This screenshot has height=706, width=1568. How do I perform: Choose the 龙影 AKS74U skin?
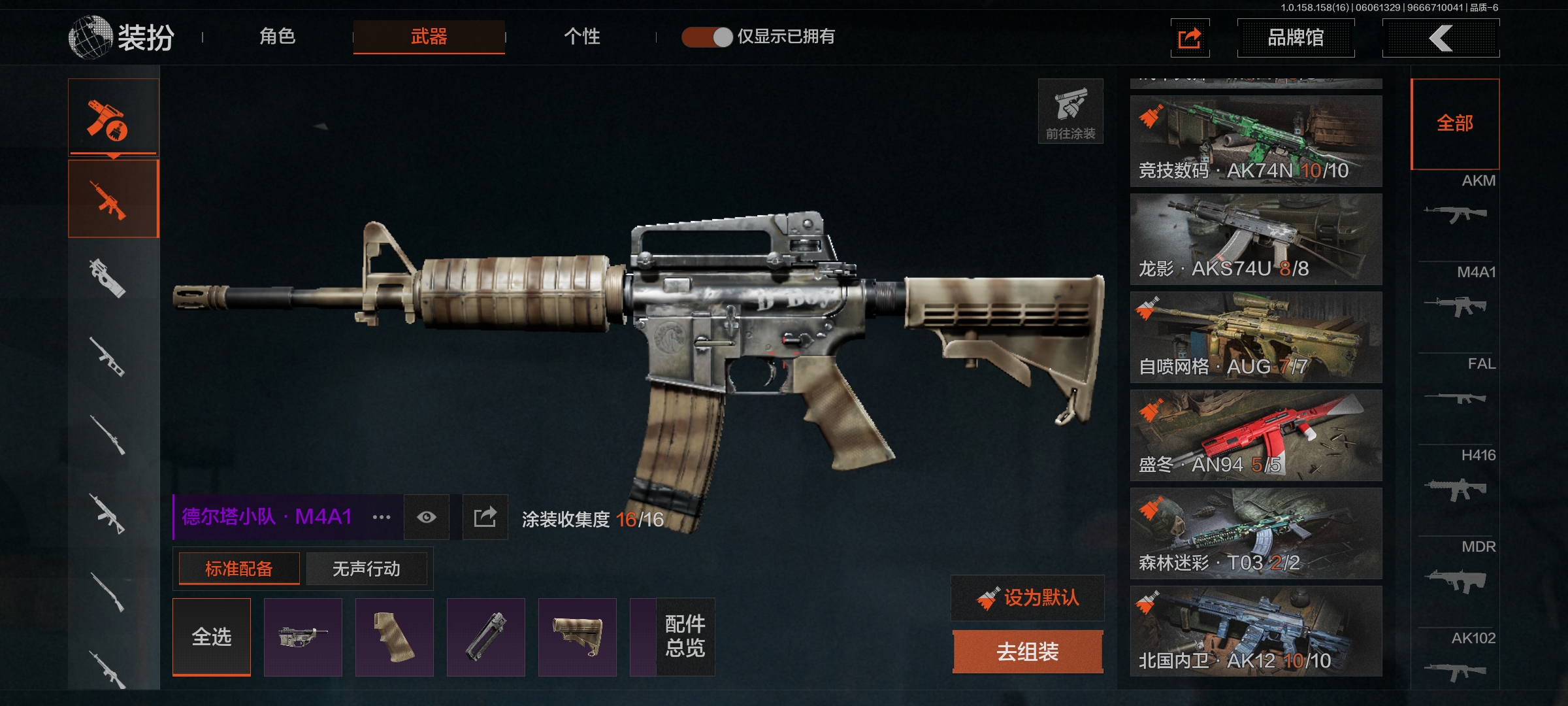click(x=1256, y=239)
